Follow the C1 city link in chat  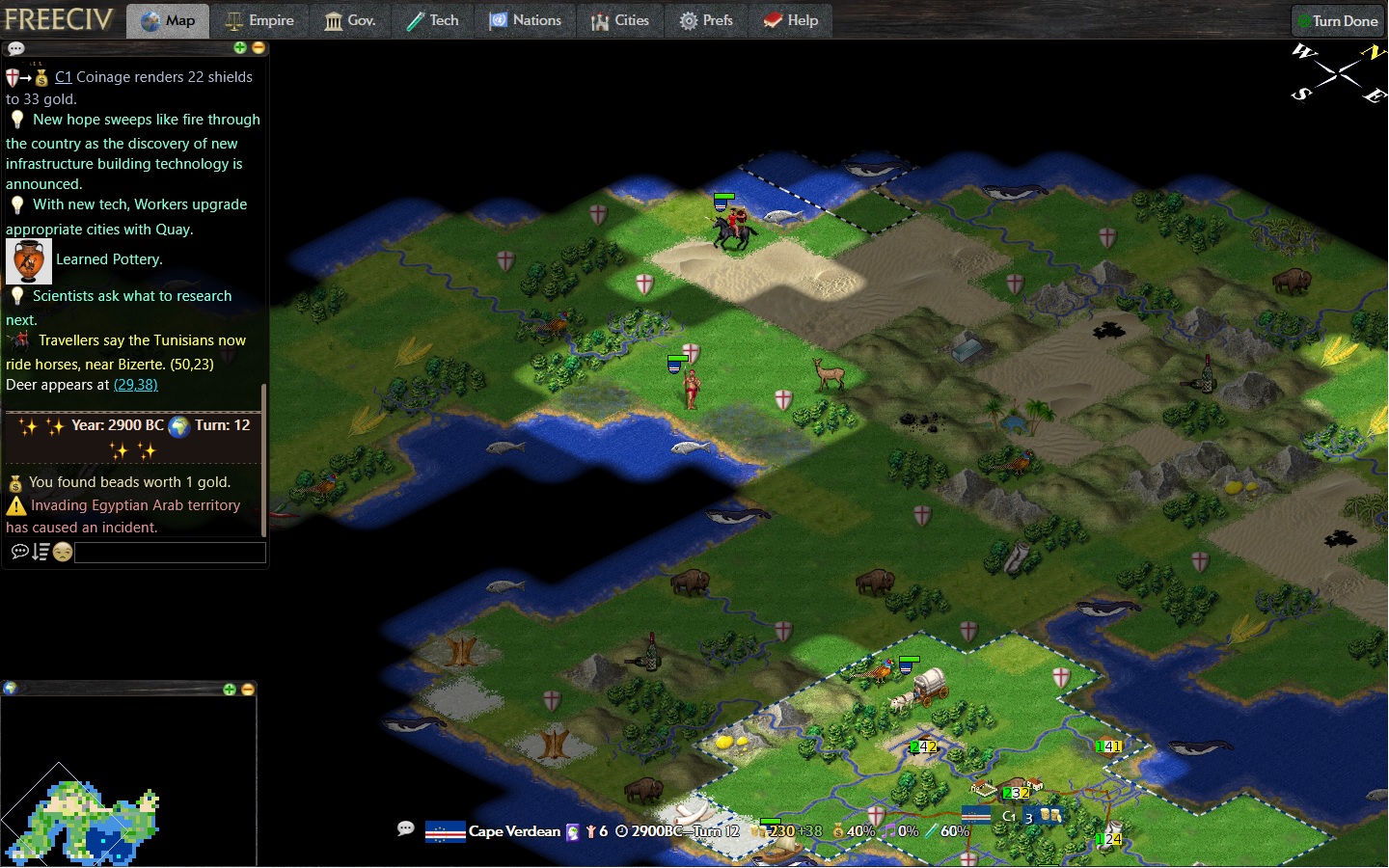click(63, 77)
